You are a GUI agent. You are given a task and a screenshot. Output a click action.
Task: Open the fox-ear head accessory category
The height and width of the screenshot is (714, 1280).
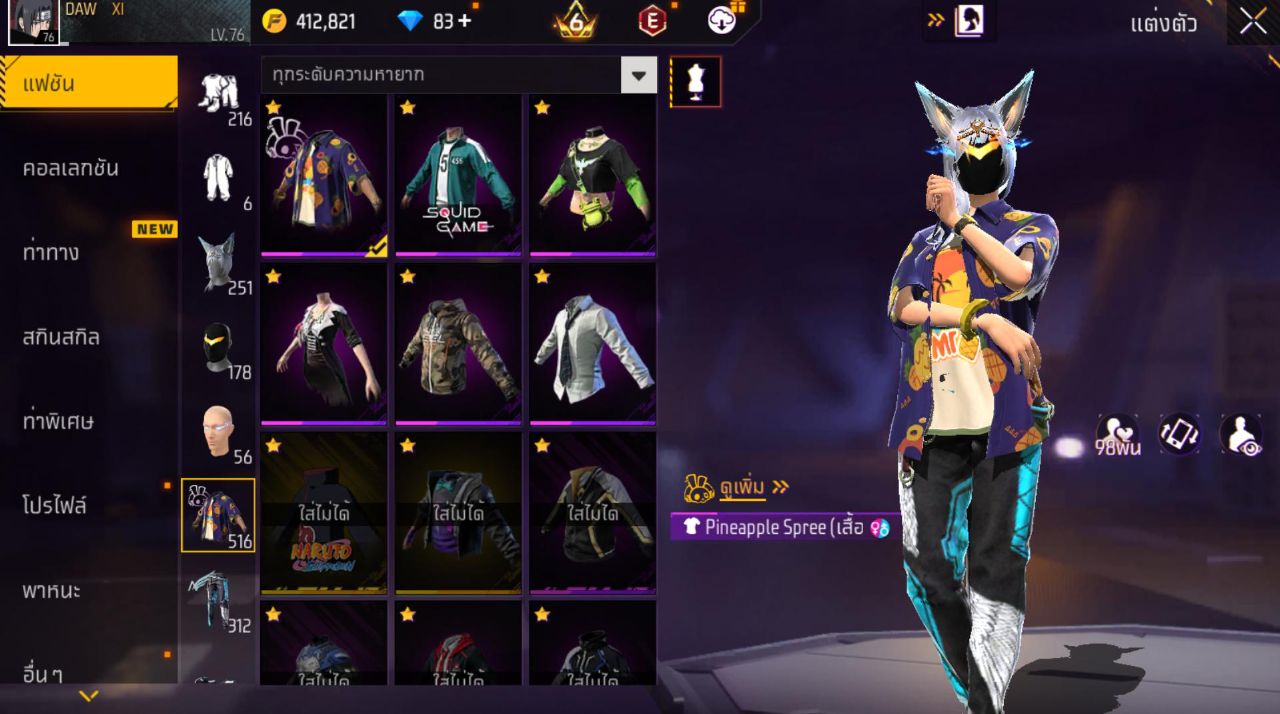click(218, 262)
